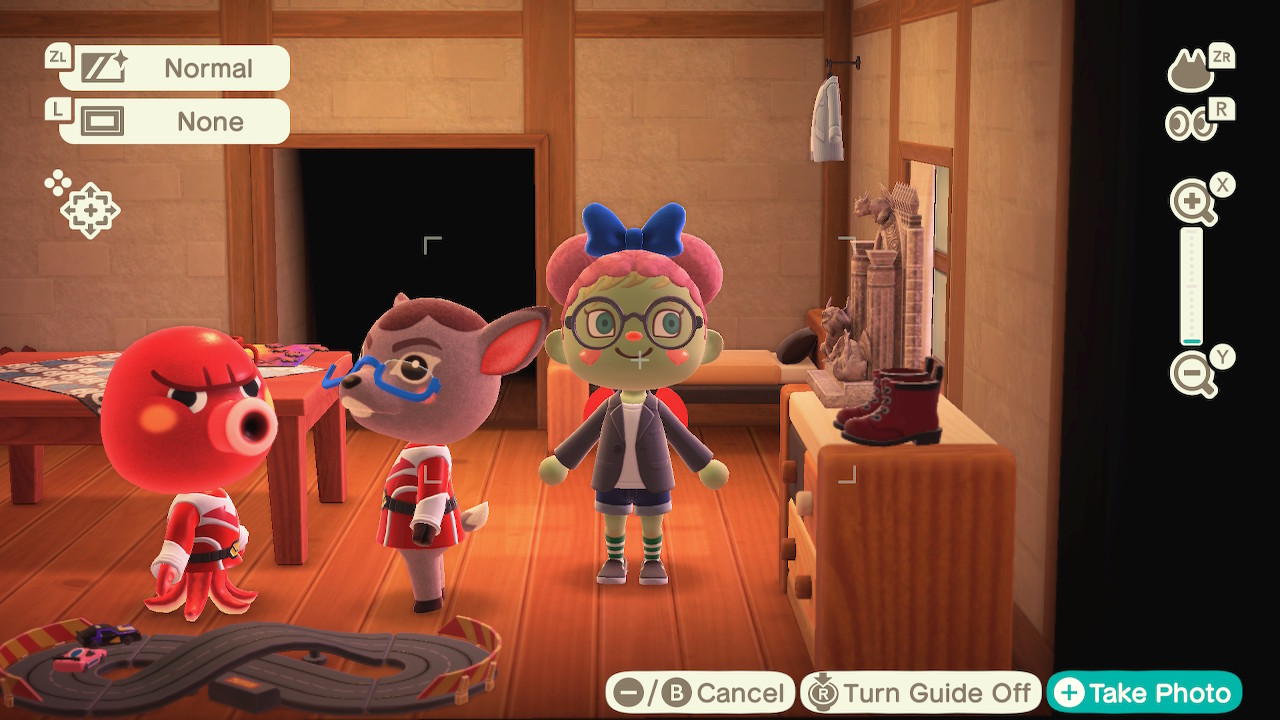1280x720 pixels.
Task: Zoom in with the magnifier plus icon
Action: click(1193, 204)
